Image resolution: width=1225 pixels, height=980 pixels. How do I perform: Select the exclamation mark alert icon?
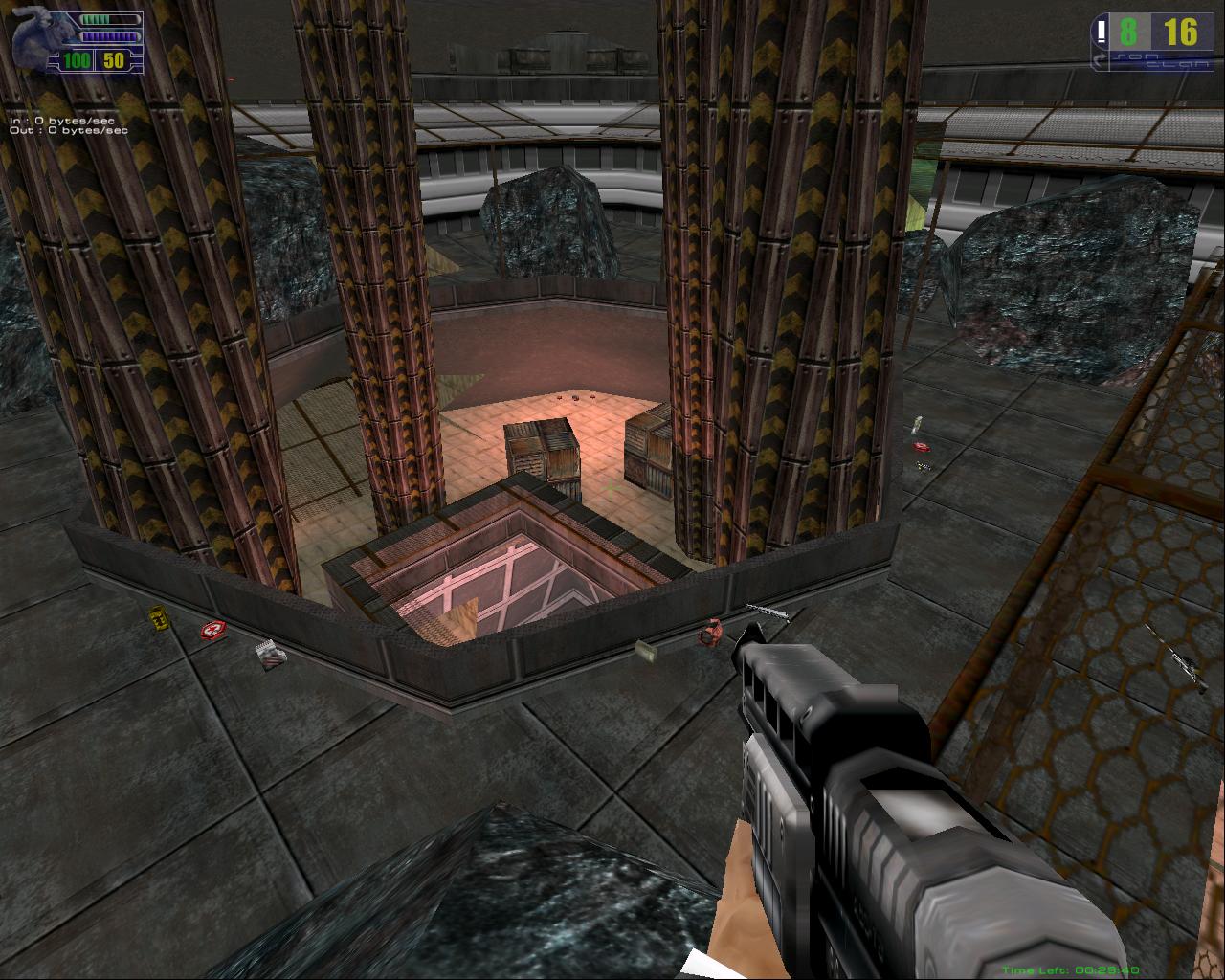tap(1102, 33)
